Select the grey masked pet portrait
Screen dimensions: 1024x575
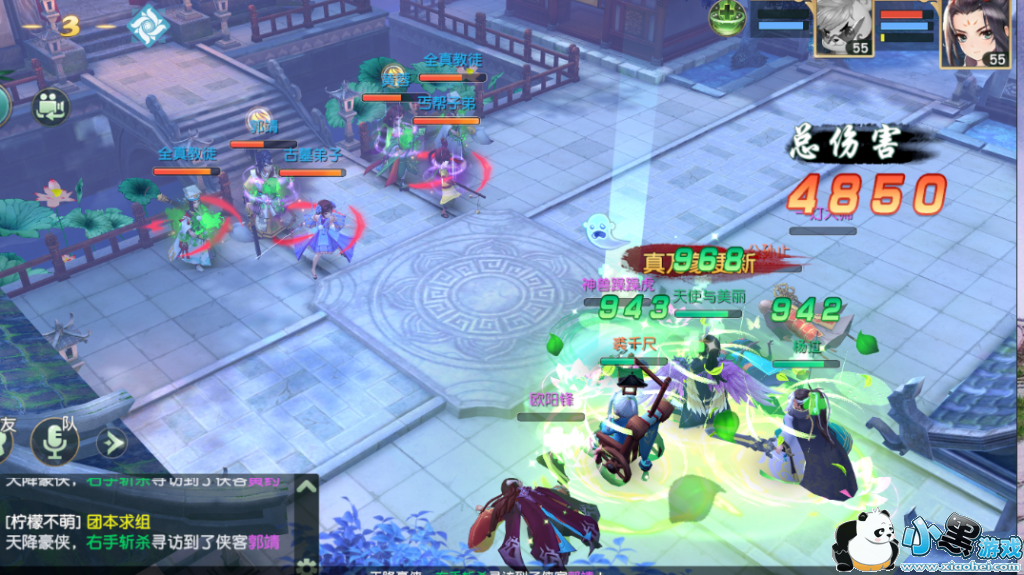point(842,28)
